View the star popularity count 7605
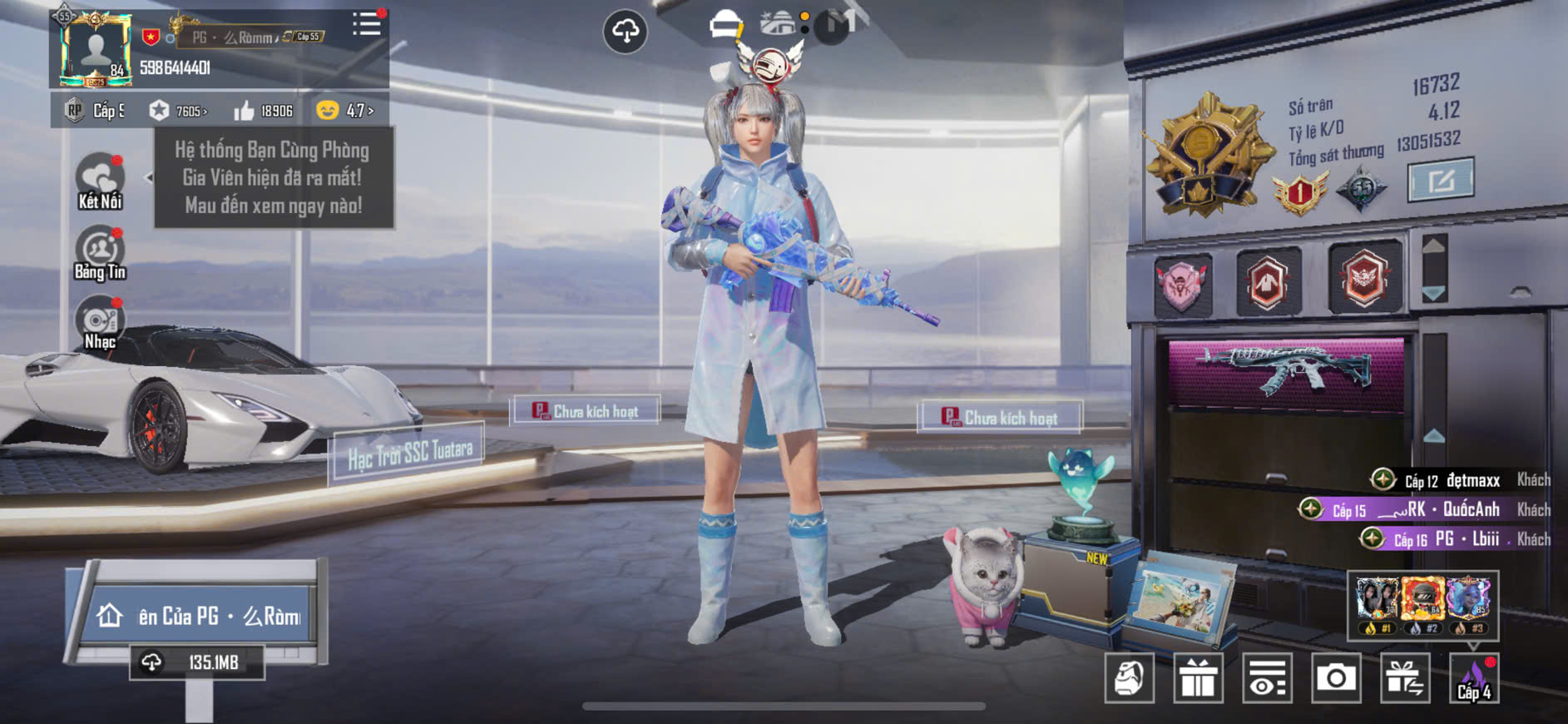The height and width of the screenshot is (724, 1568). 178,111
